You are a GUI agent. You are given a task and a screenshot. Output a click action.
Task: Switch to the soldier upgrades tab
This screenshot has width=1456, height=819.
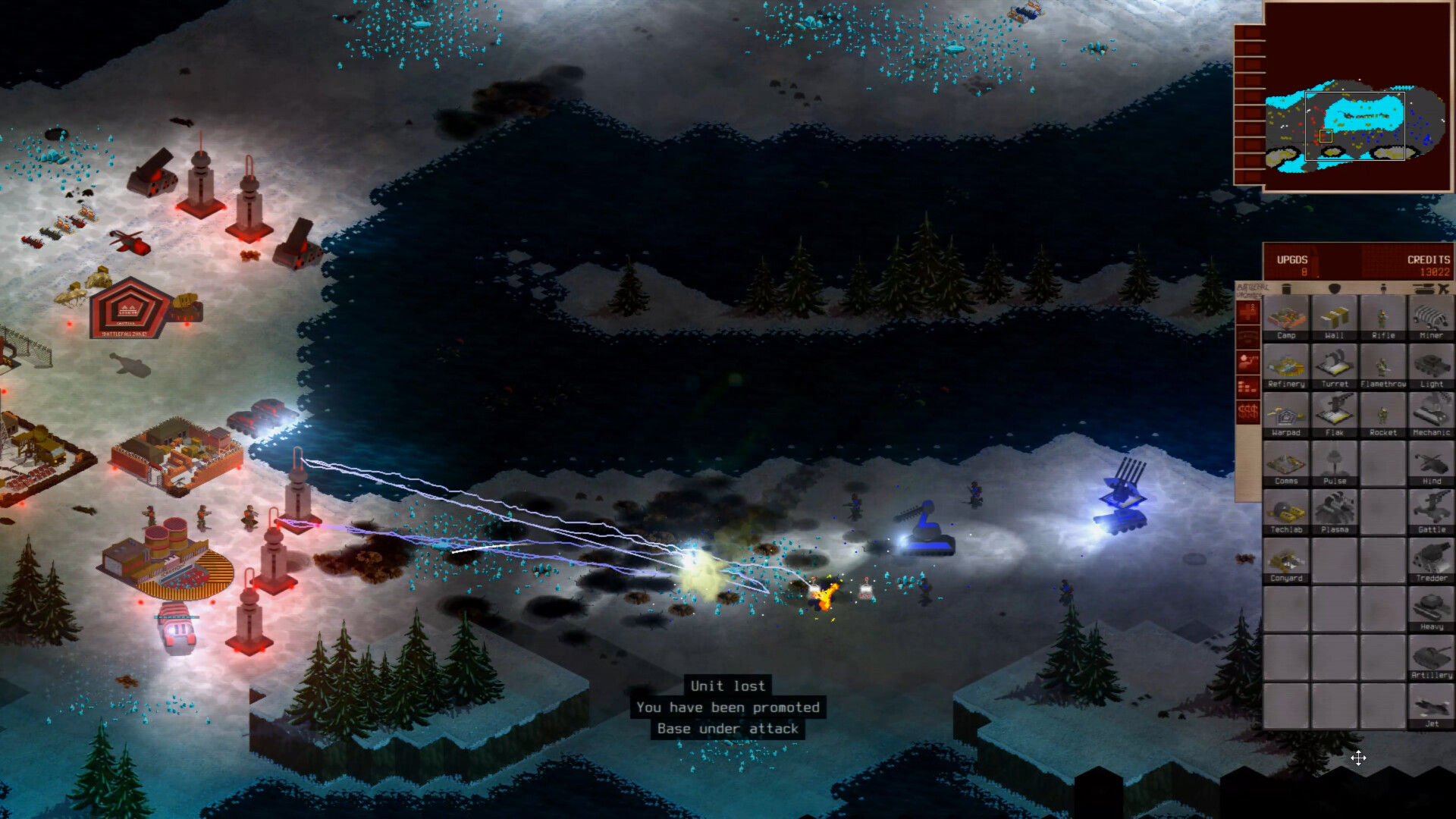tap(1247, 361)
